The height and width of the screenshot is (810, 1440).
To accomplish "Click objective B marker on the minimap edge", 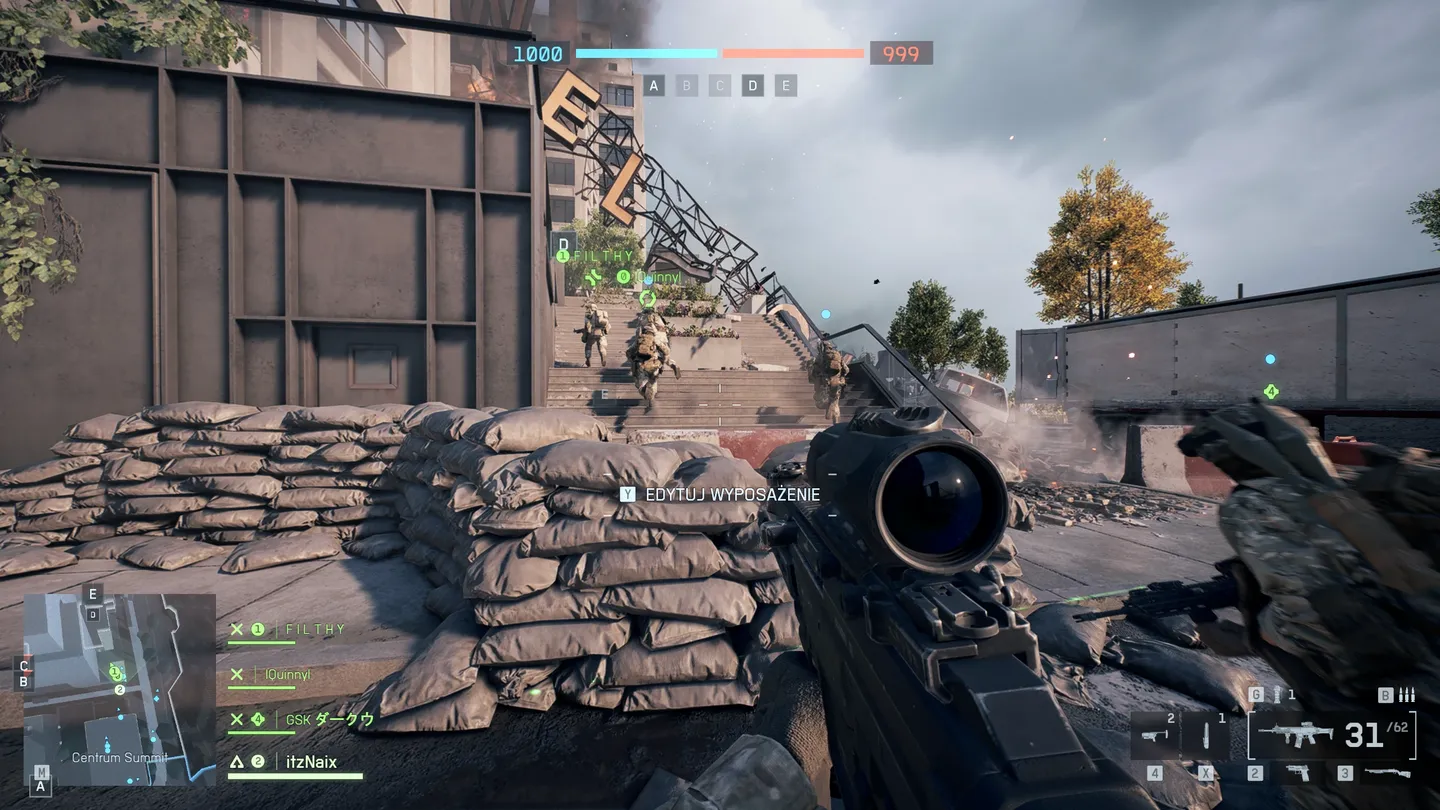I will [24, 682].
